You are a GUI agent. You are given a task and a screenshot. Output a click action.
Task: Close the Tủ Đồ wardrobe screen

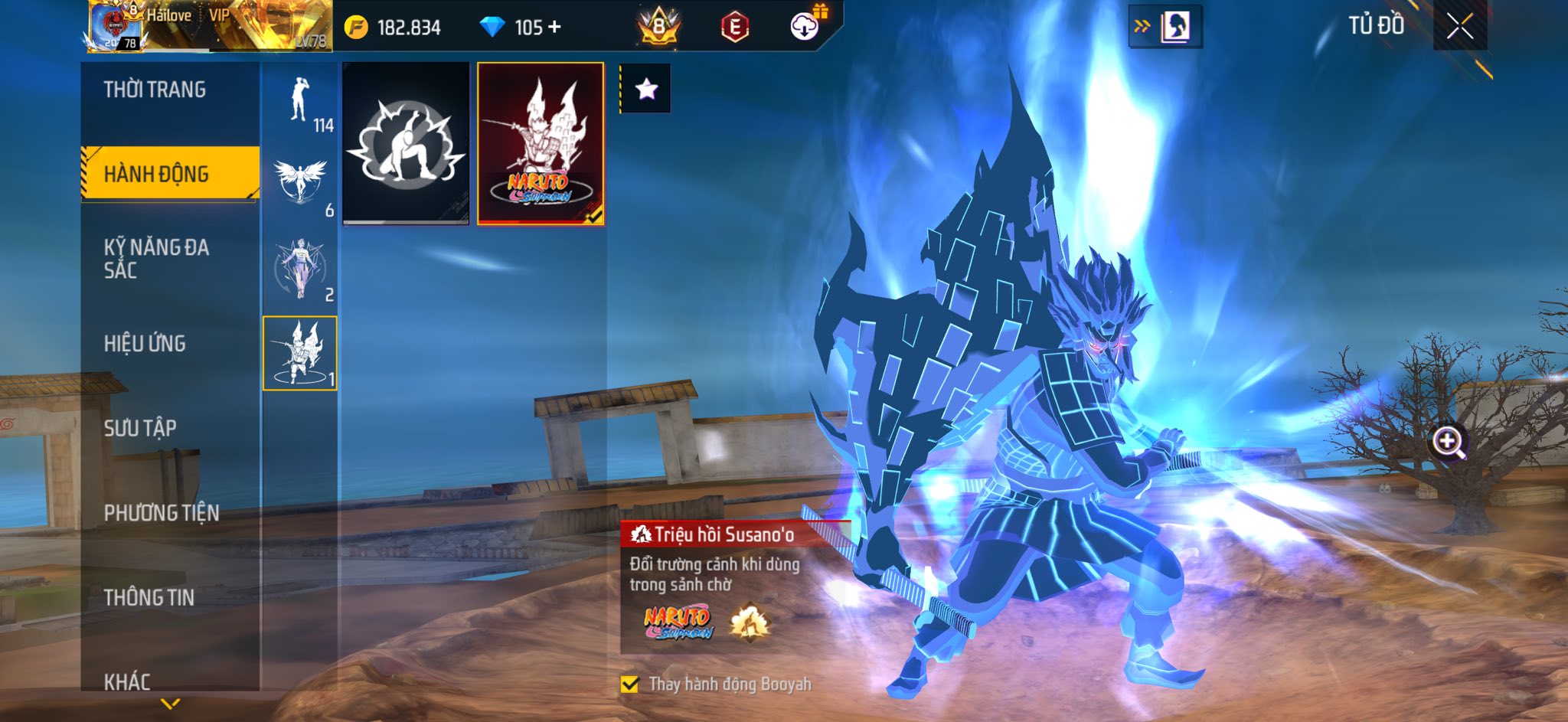tap(1459, 26)
